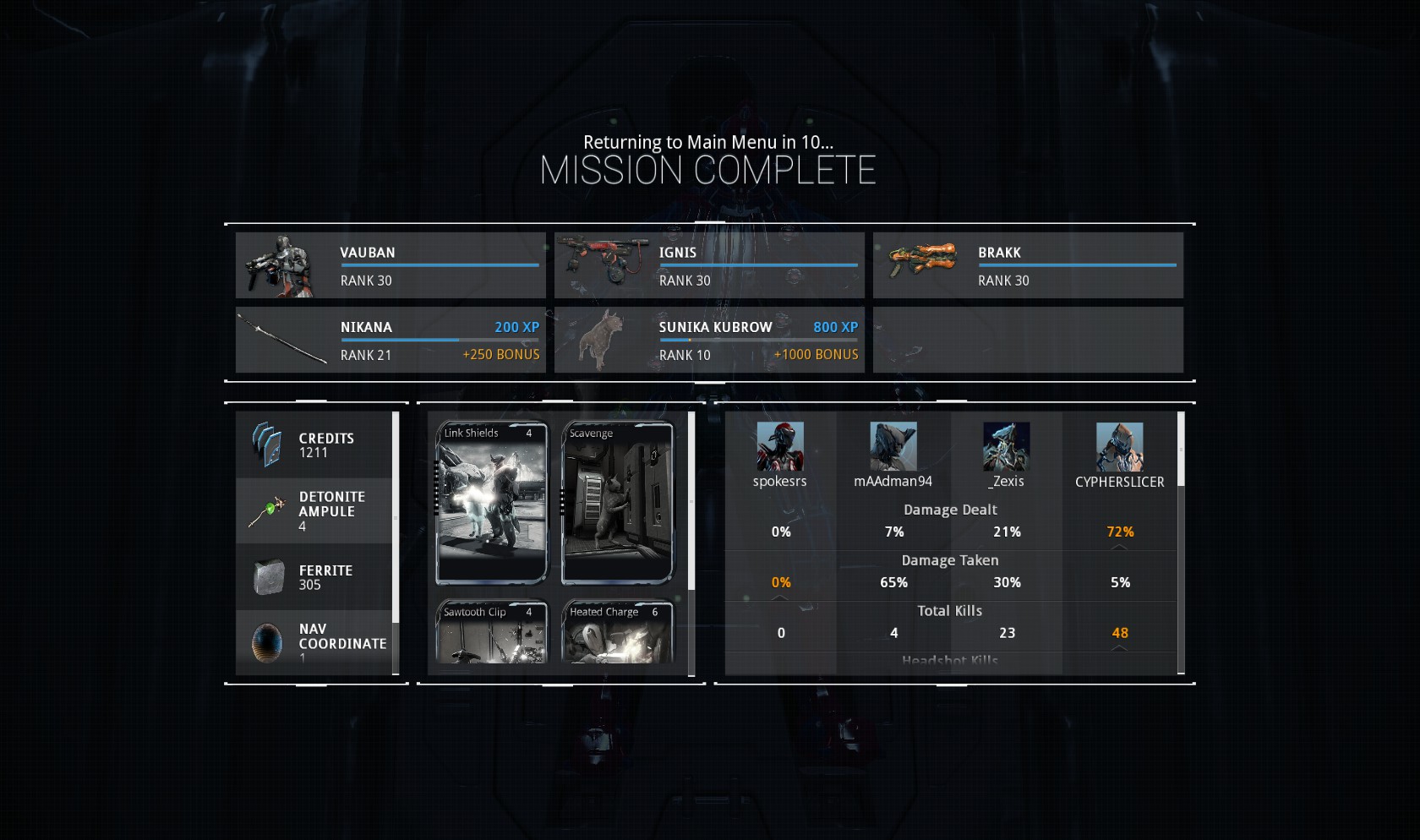Click the resource rewards list scrollbar

pos(396,517)
